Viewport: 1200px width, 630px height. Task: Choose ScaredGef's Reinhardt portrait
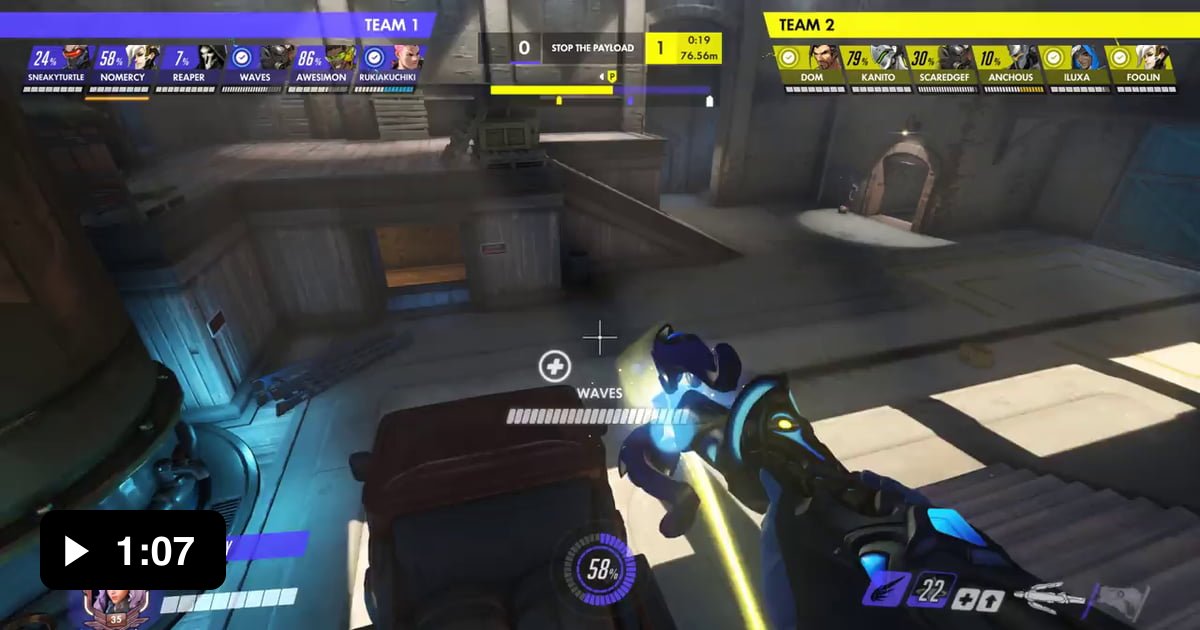tap(954, 58)
